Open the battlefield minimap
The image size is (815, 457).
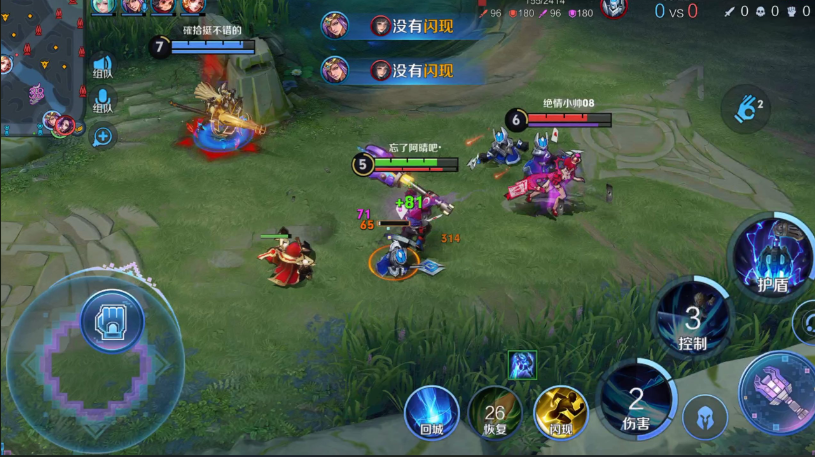tap(40, 70)
